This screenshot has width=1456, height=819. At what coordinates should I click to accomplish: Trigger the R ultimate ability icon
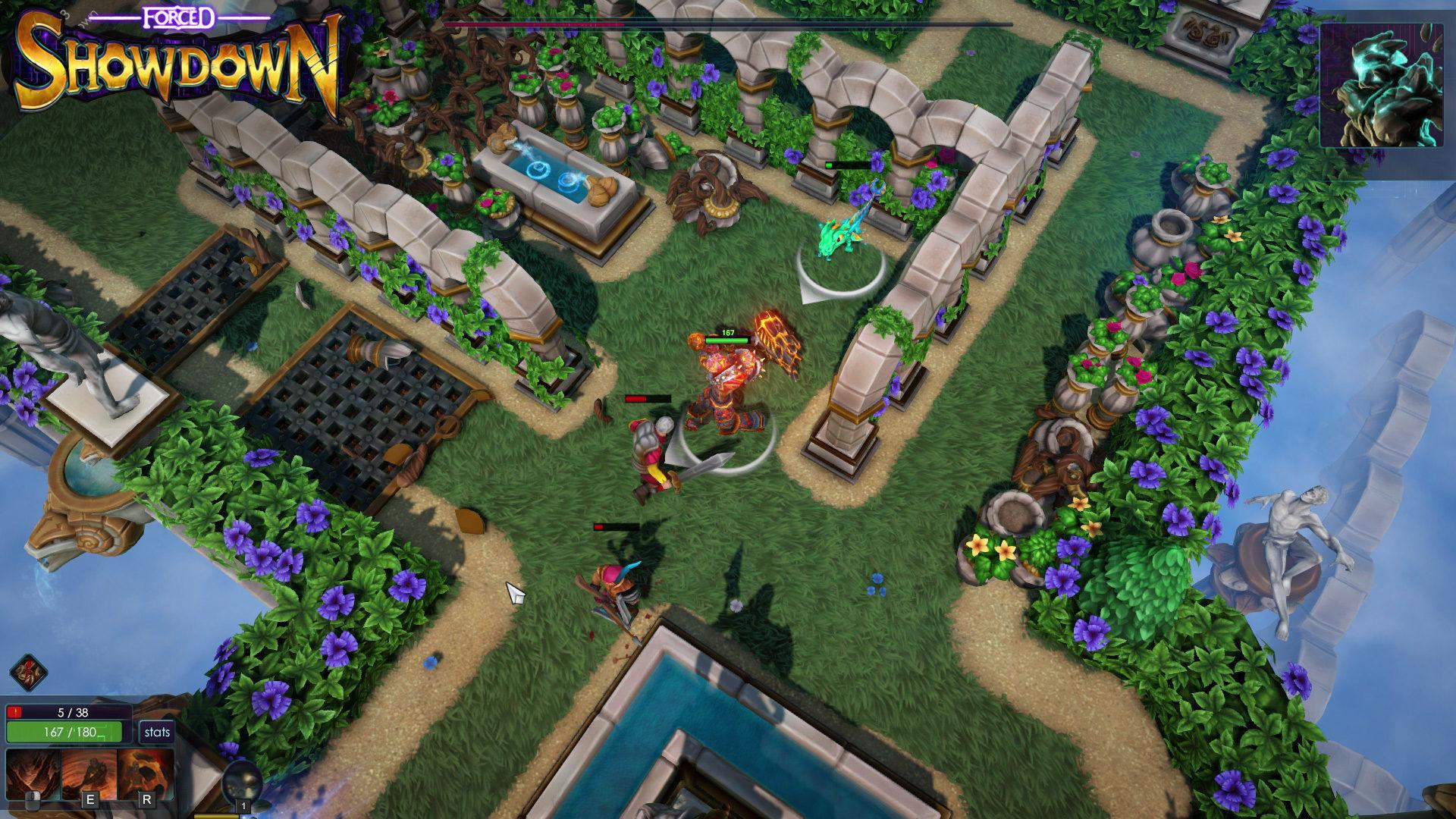click(x=146, y=773)
